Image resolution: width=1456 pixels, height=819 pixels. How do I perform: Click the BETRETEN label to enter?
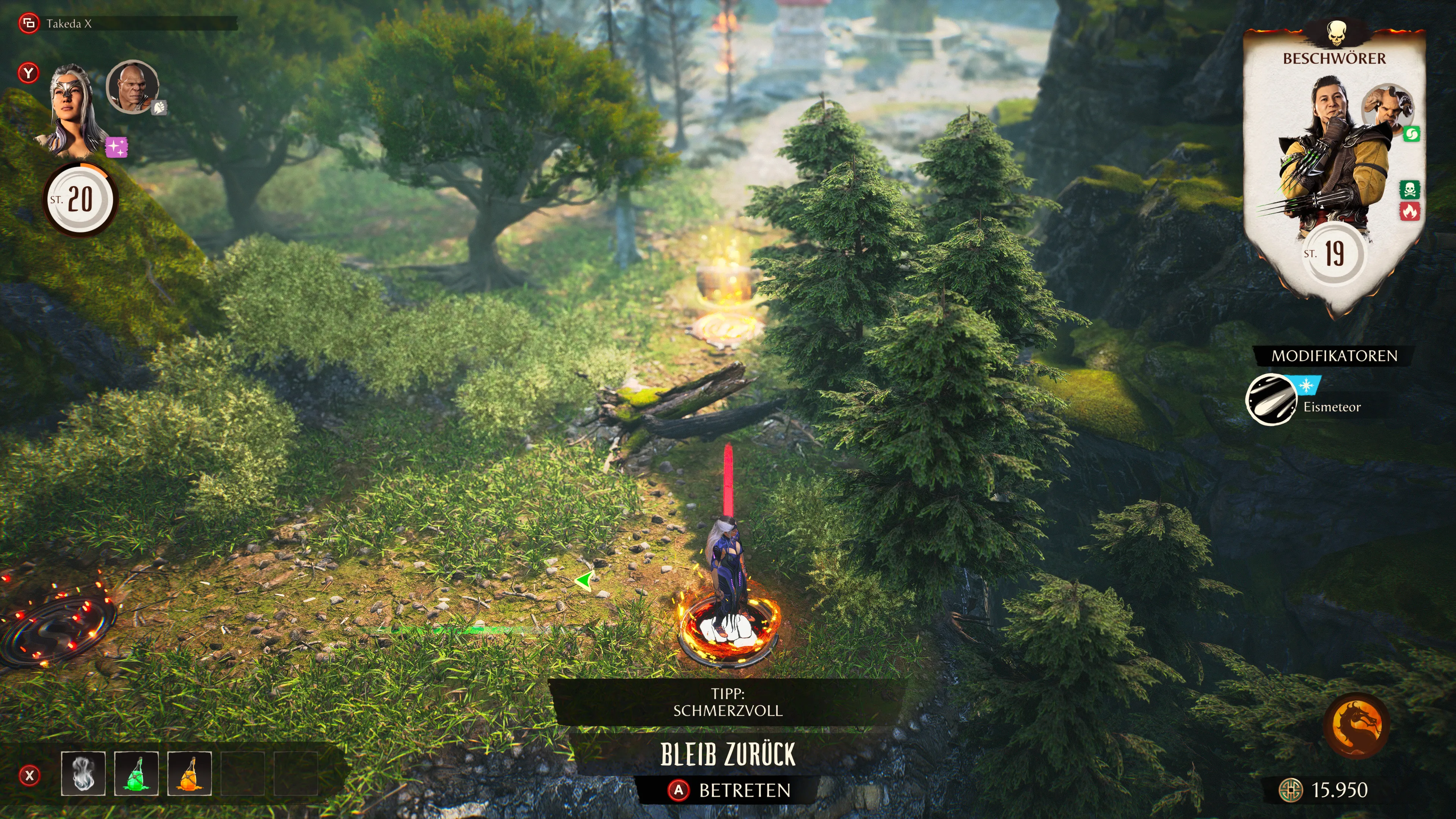click(x=744, y=790)
